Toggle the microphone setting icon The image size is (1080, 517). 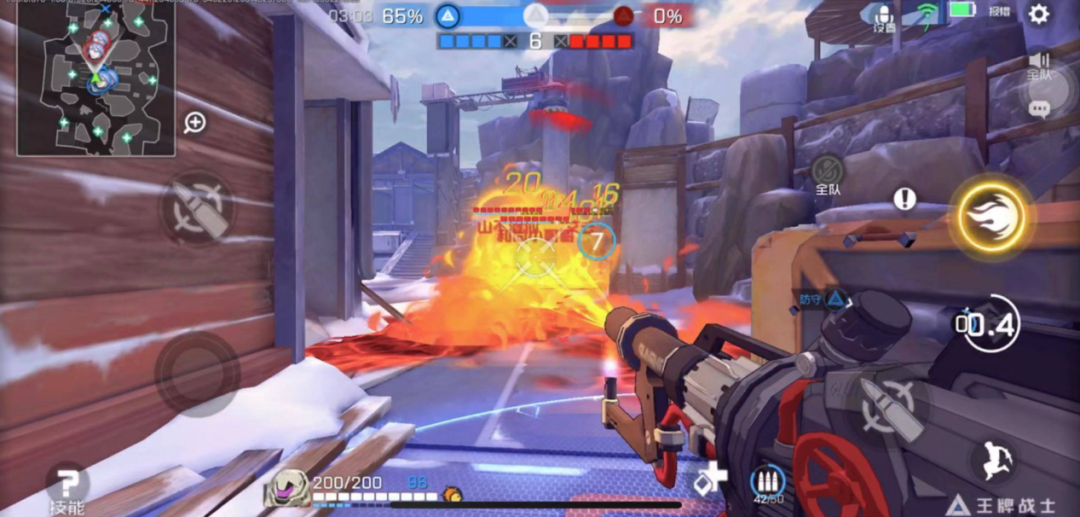pyautogui.click(x=884, y=17)
